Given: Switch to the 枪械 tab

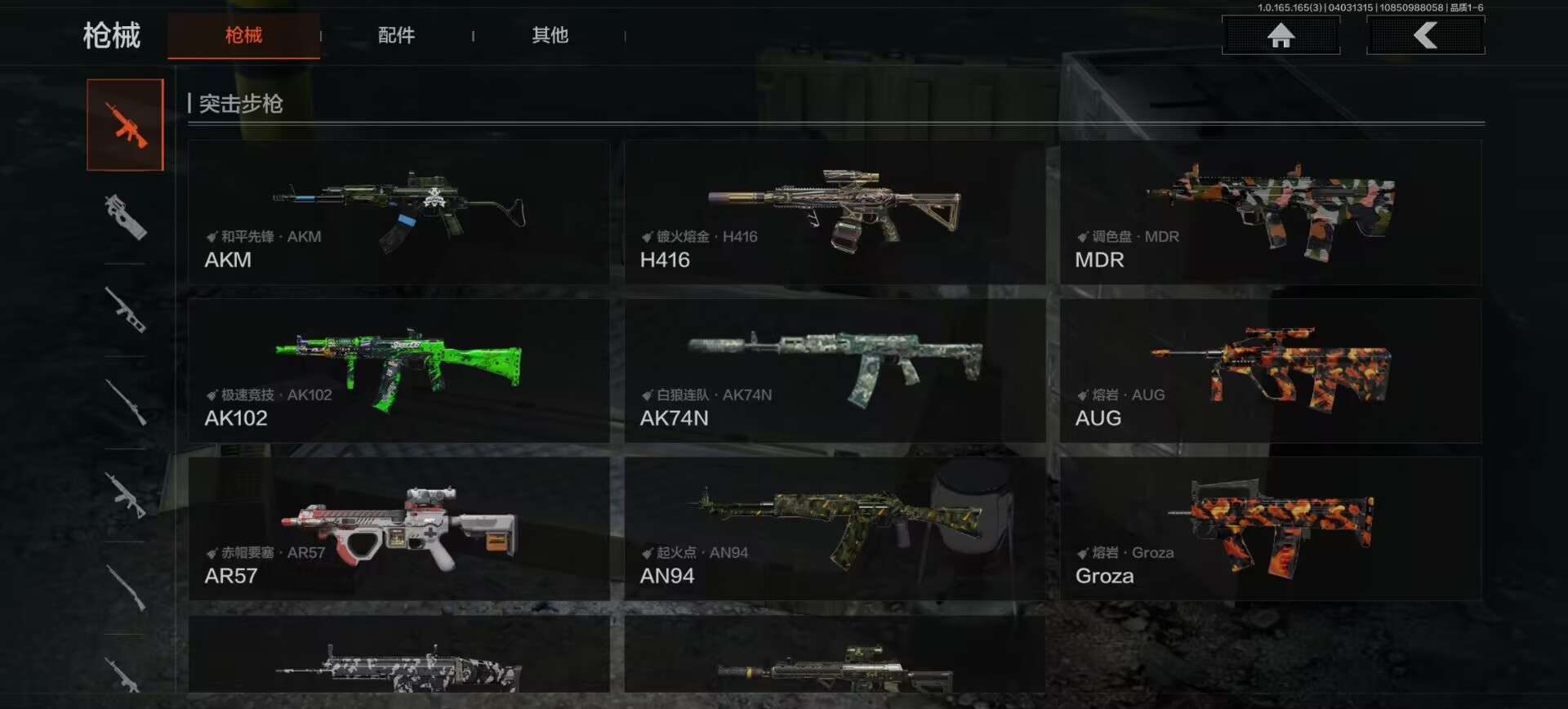Looking at the screenshot, I should [x=243, y=35].
